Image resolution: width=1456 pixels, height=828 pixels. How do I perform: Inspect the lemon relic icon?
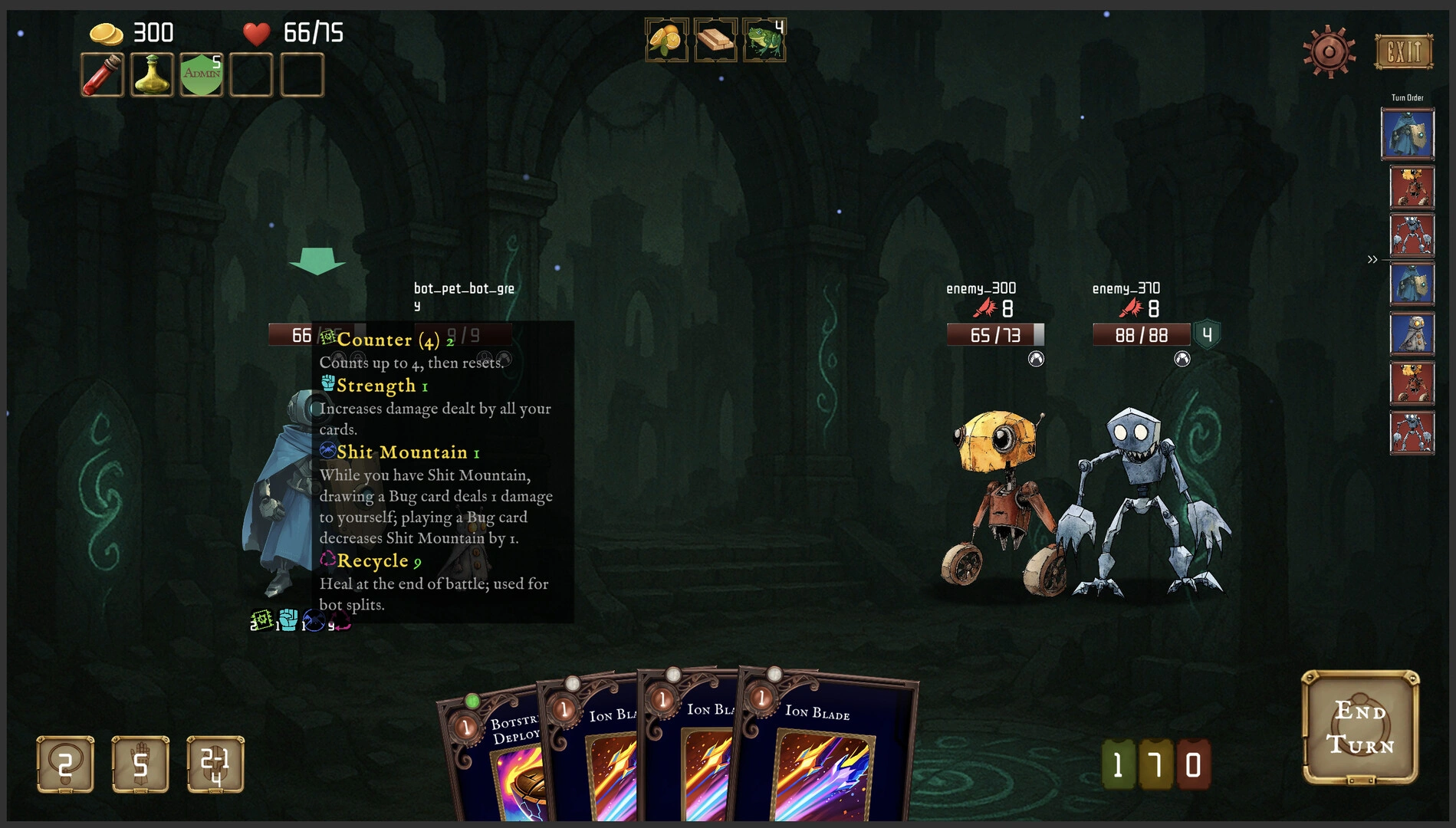666,40
